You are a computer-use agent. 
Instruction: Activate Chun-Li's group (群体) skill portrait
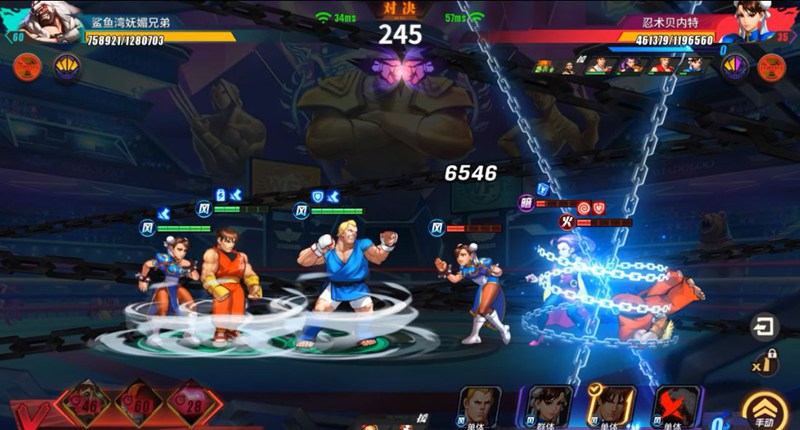pyautogui.click(x=545, y=406)
